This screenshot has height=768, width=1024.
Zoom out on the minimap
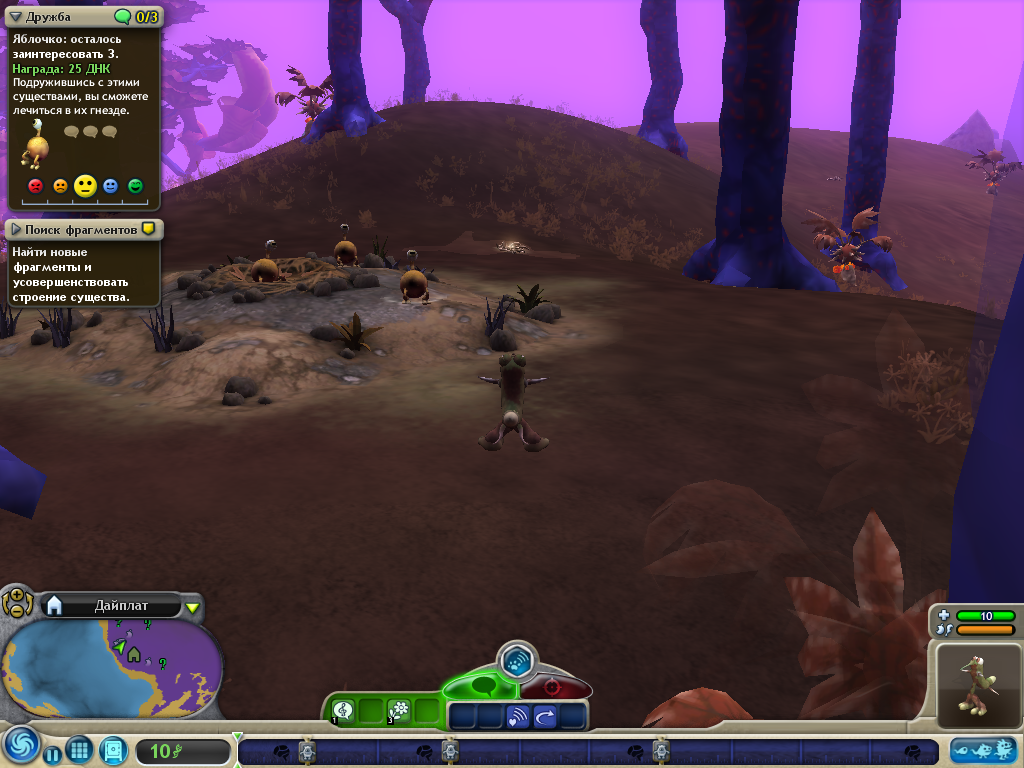click(16, 609)
